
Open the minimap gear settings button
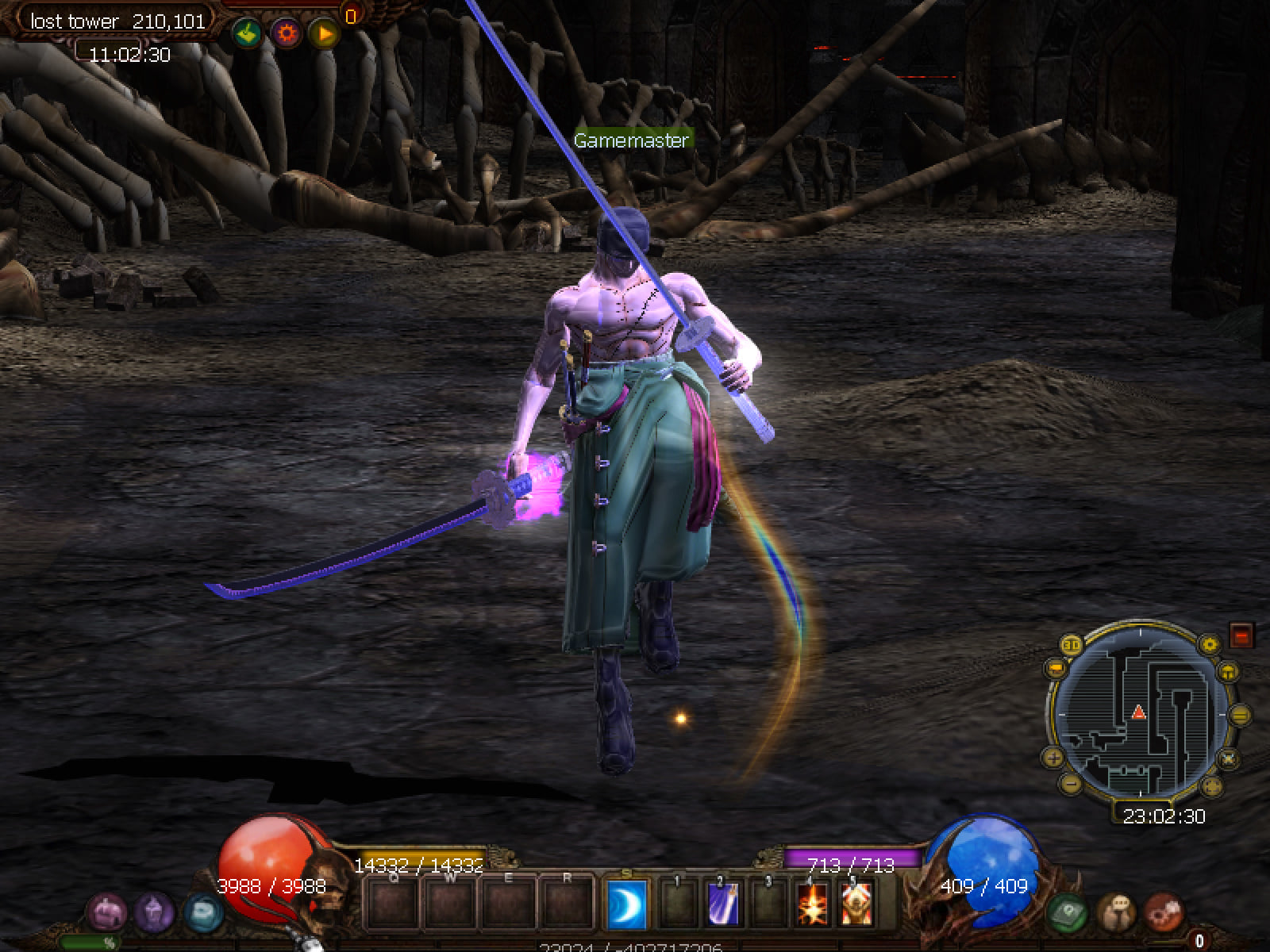click(x=1209, y=643)
